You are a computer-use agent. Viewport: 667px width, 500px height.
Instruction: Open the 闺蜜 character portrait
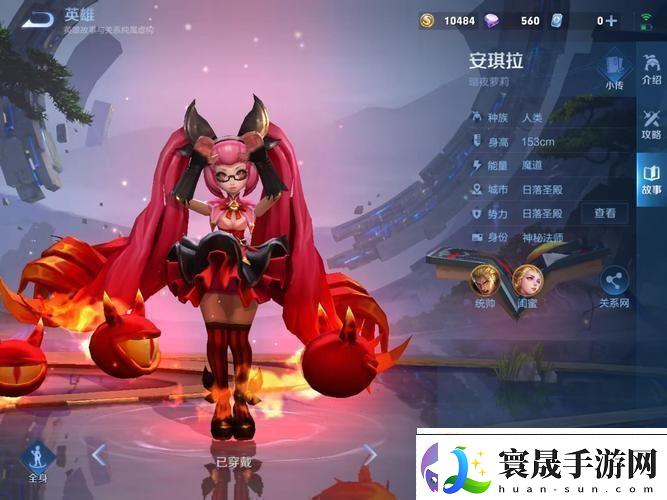[528, 280]
